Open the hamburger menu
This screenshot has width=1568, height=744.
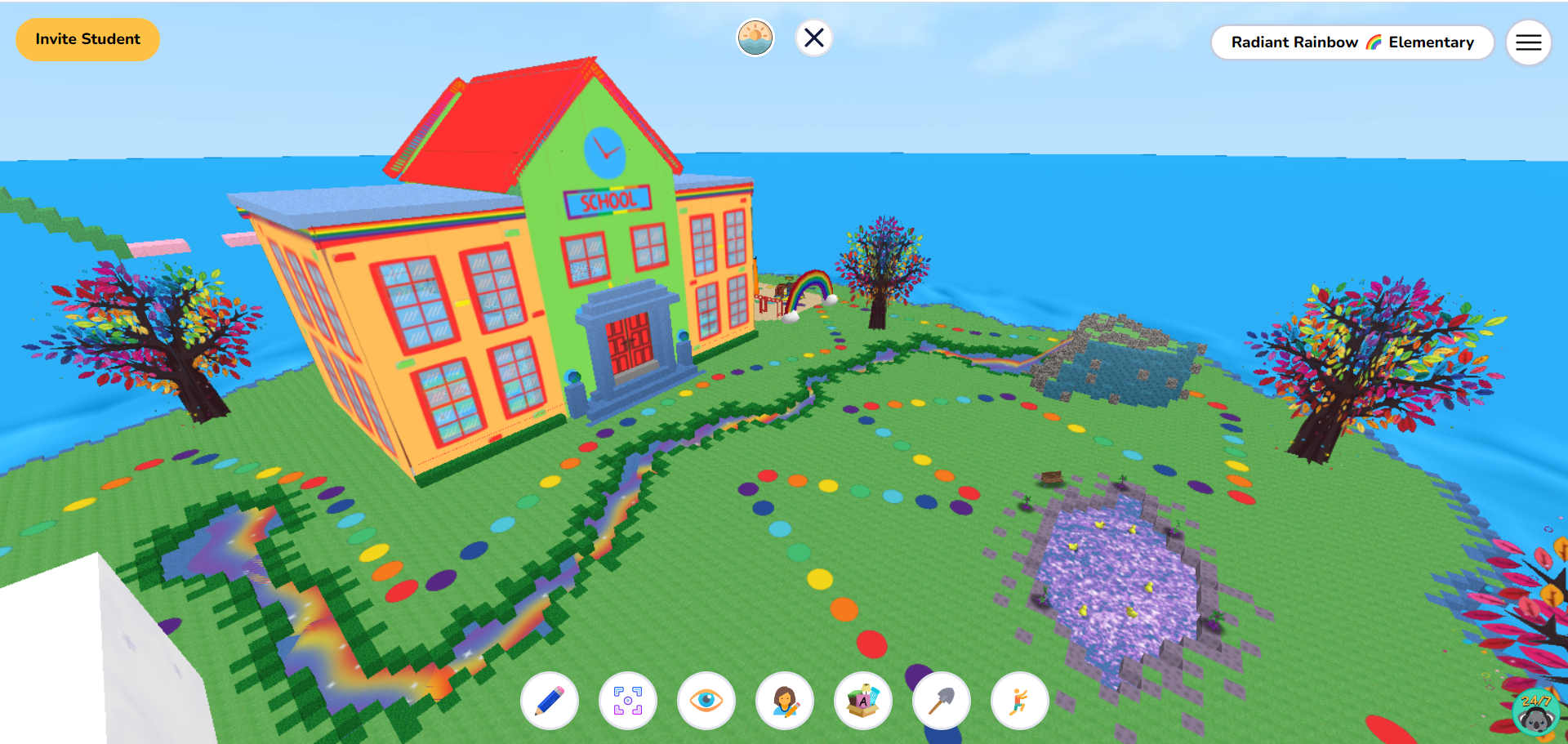click(1528, 42)
